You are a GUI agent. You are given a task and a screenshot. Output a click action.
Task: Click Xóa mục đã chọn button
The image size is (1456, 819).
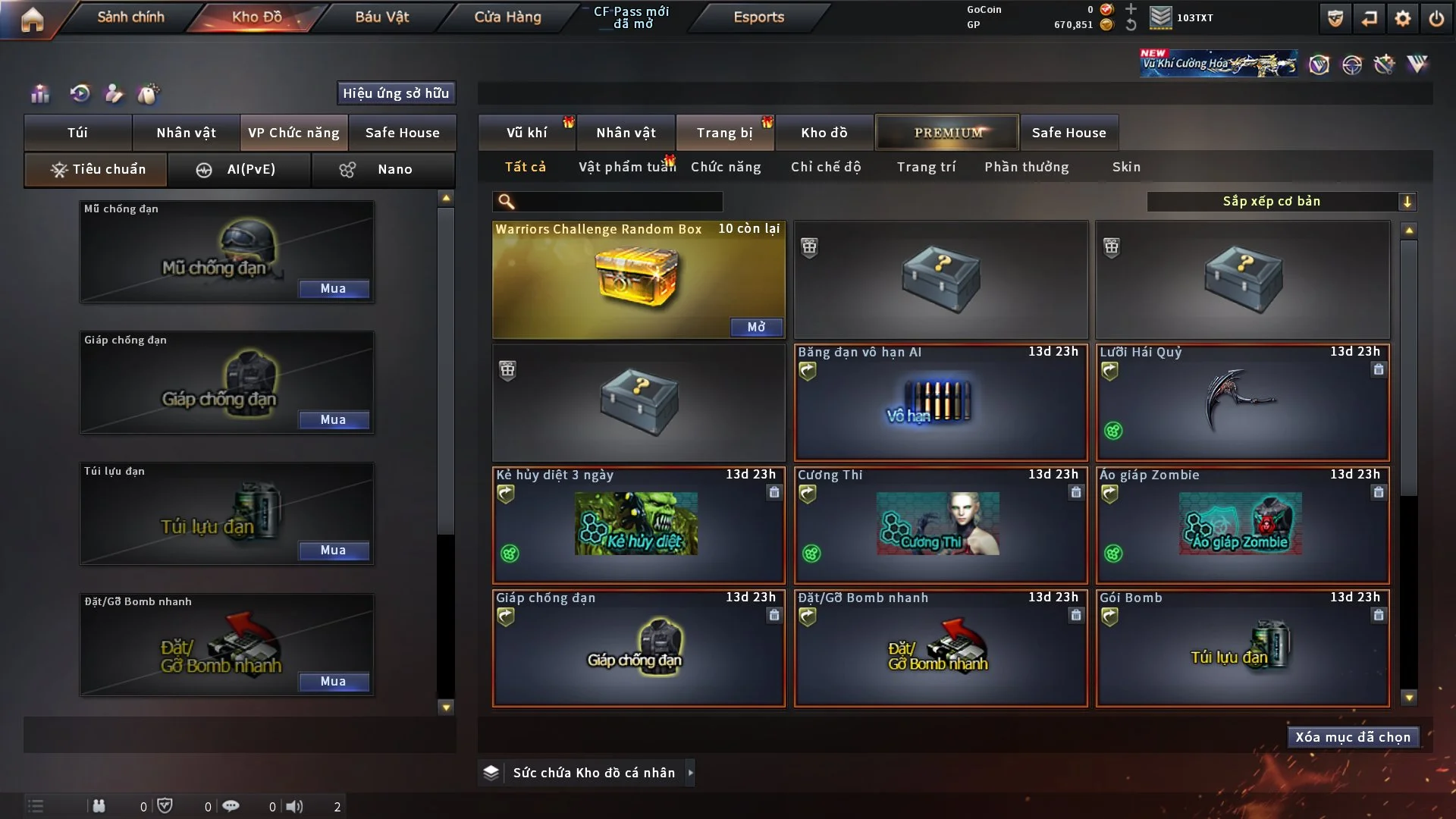click(1352, 737)
